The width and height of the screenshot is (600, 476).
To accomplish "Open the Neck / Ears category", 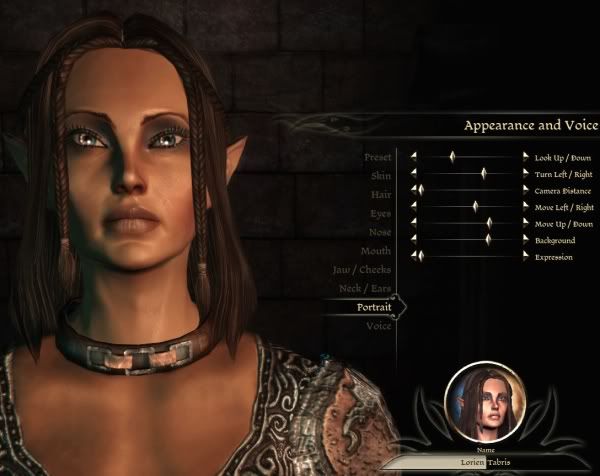I will coord(364,289).
